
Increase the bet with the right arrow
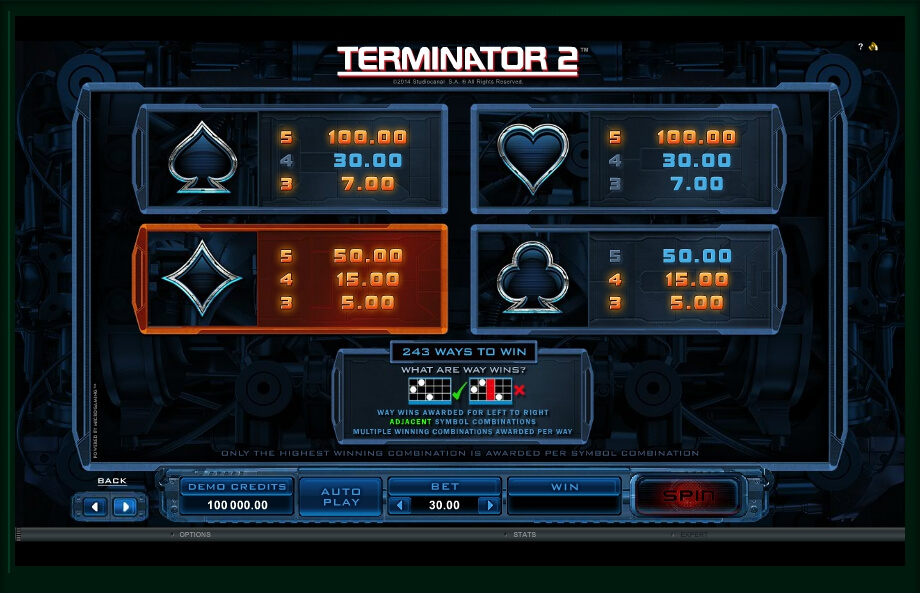[488, 505]
